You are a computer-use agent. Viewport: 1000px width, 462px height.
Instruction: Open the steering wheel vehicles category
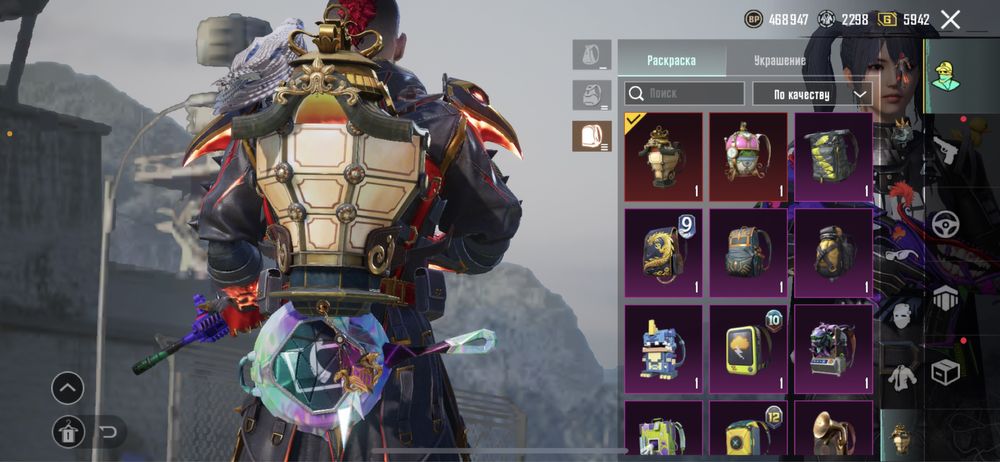pyautogui.click(x=945, y=224)
